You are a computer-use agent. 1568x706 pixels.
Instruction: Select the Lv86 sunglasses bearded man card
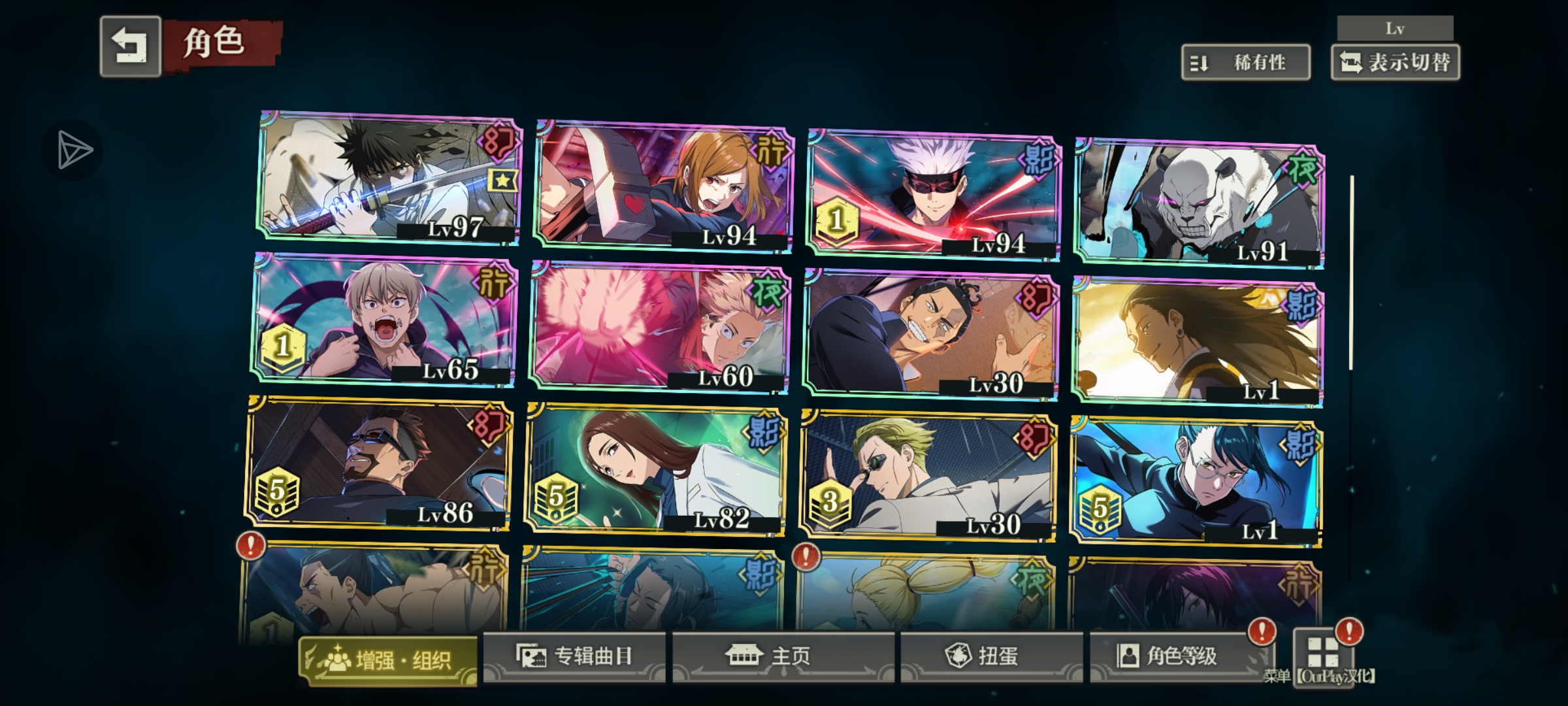coord(379,463)
